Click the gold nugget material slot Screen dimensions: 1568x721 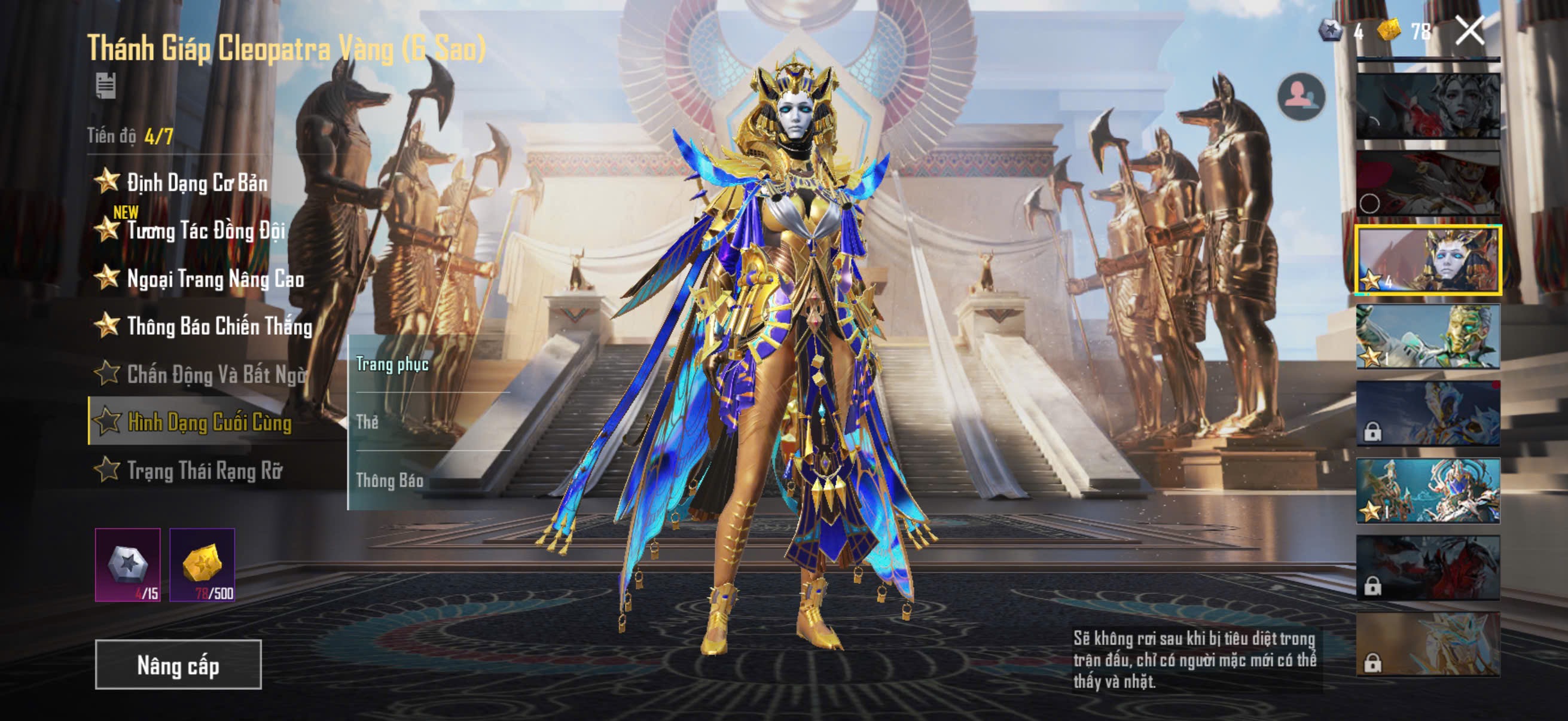pos(202,564)
